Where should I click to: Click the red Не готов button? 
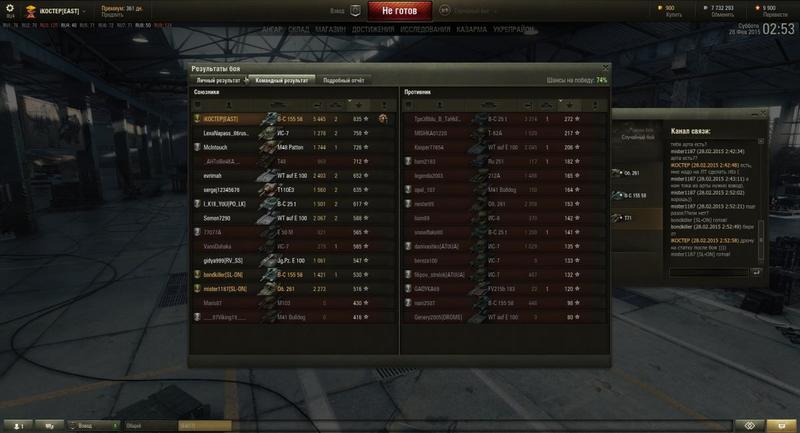click(x=404, y=11)
